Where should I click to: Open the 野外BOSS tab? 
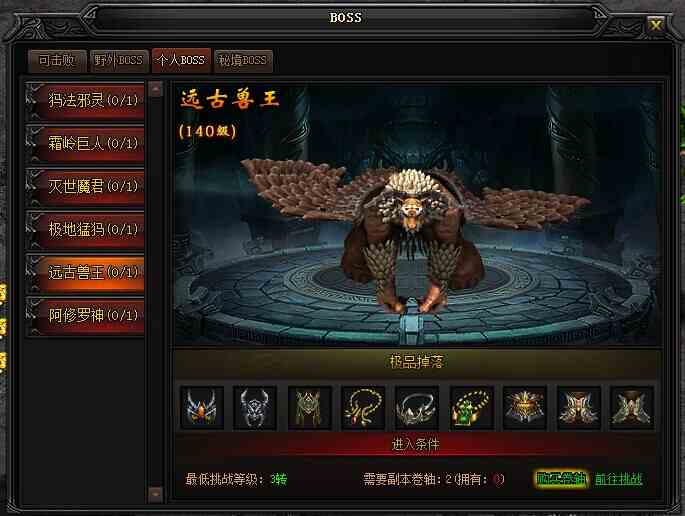tap(118, 60)
